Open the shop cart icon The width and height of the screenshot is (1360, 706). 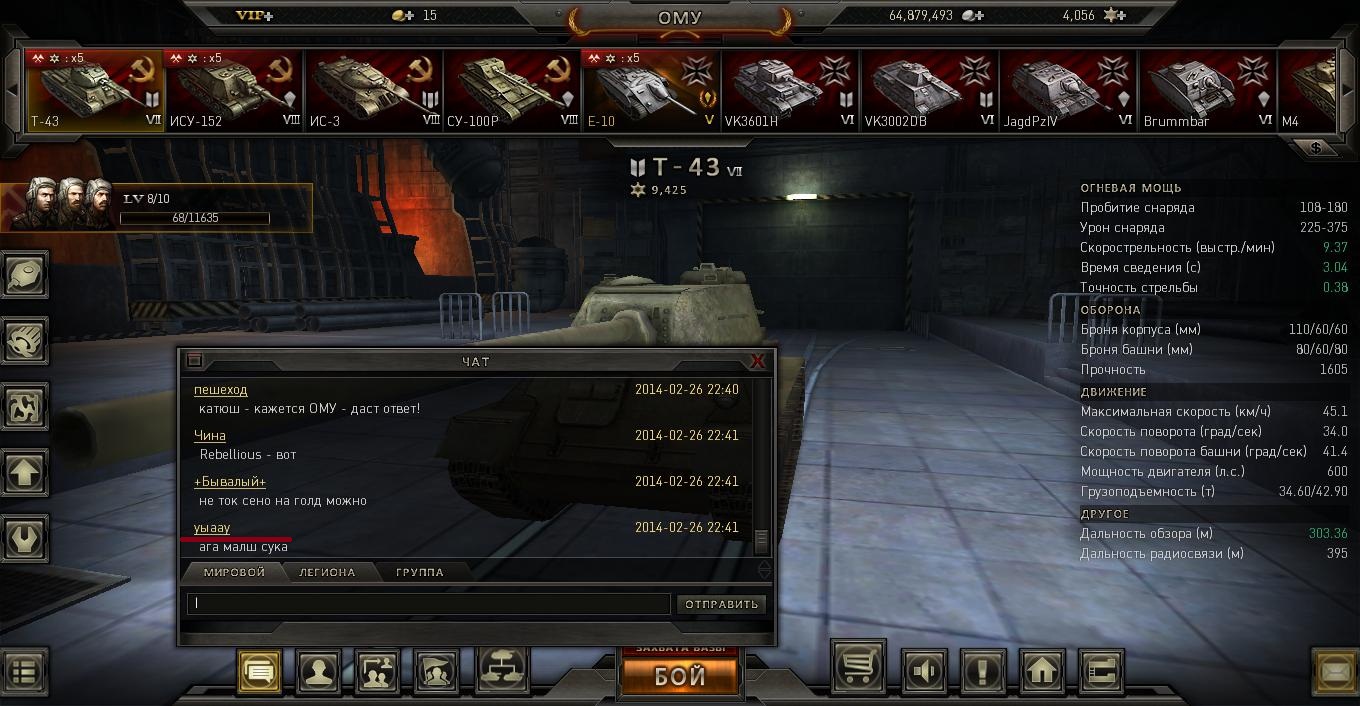tap(858, 671)
